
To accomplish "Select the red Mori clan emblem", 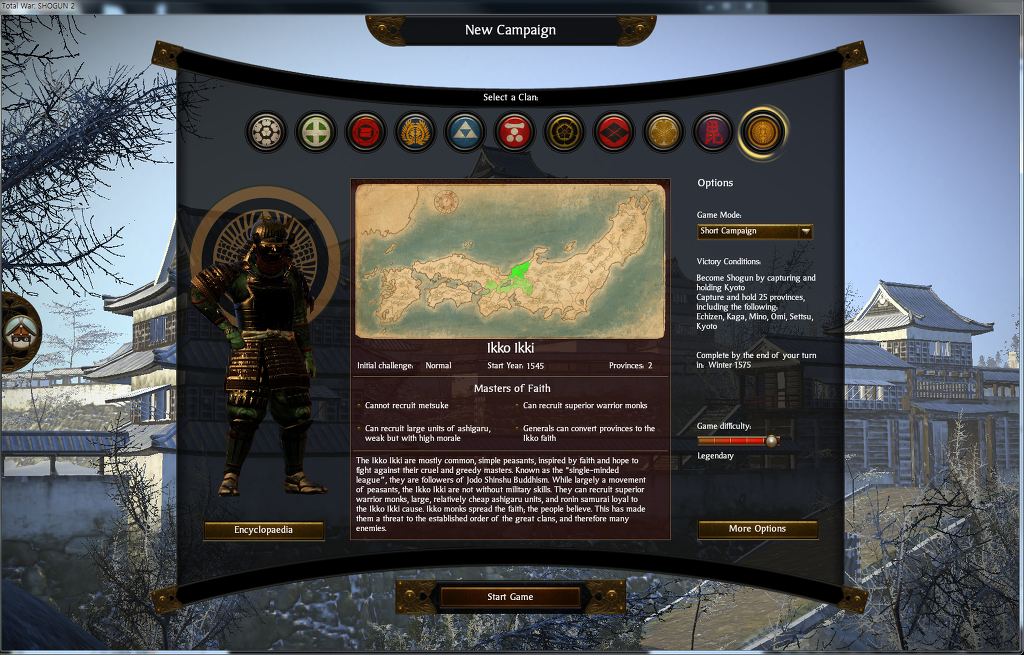I will coord(515,132).
